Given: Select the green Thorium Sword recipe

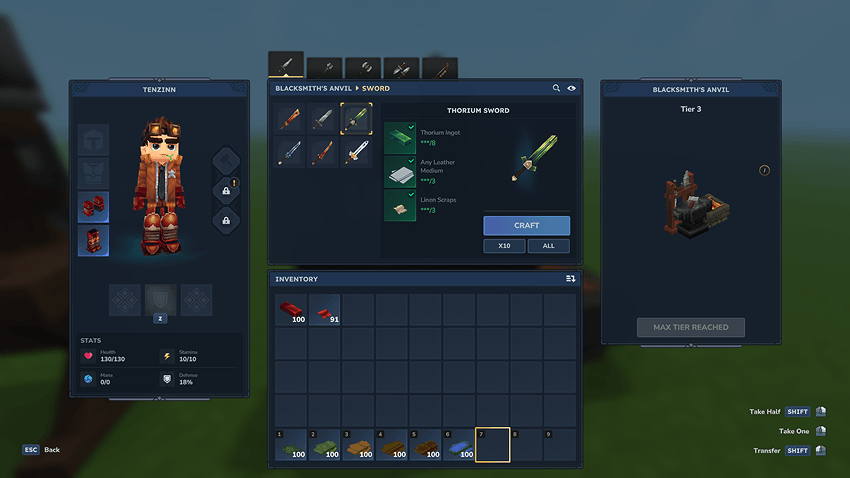Looking at the screenshot, I should pos(357,119).
